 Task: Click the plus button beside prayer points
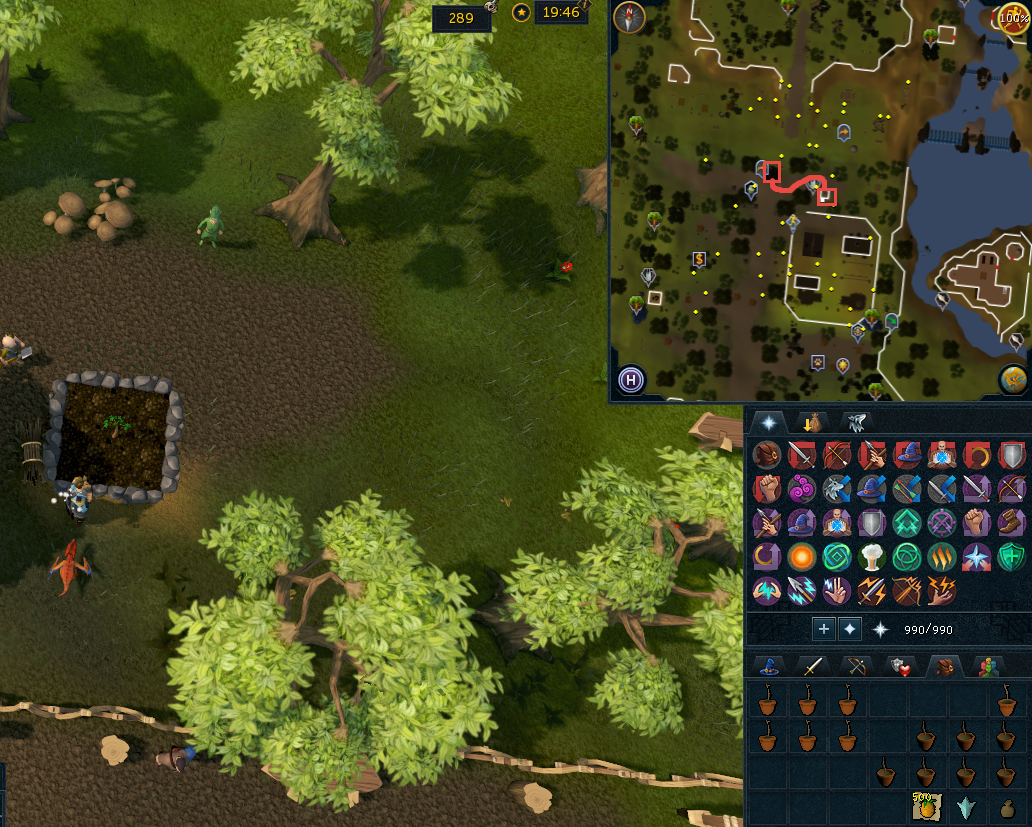pyautogui.click(x=823, y=629)
